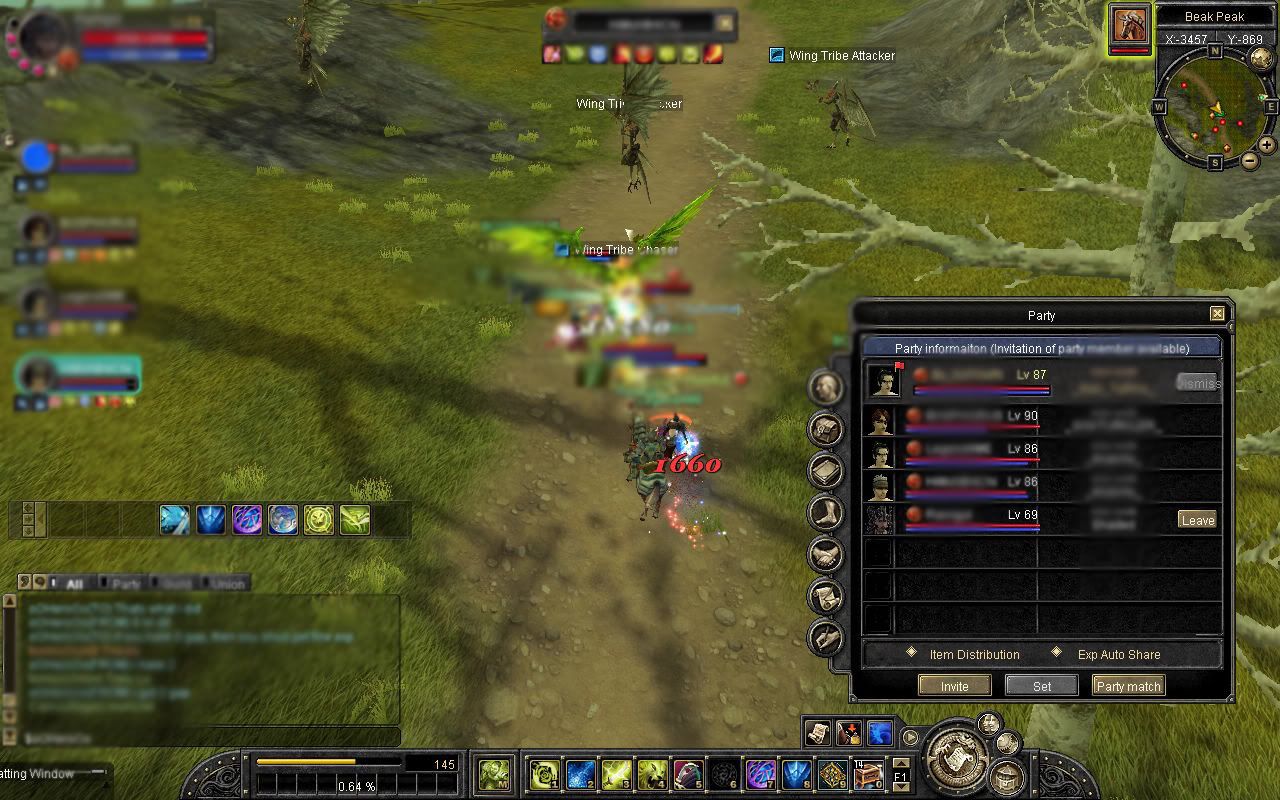
Task: Close the Party window
Action: 1217,314
